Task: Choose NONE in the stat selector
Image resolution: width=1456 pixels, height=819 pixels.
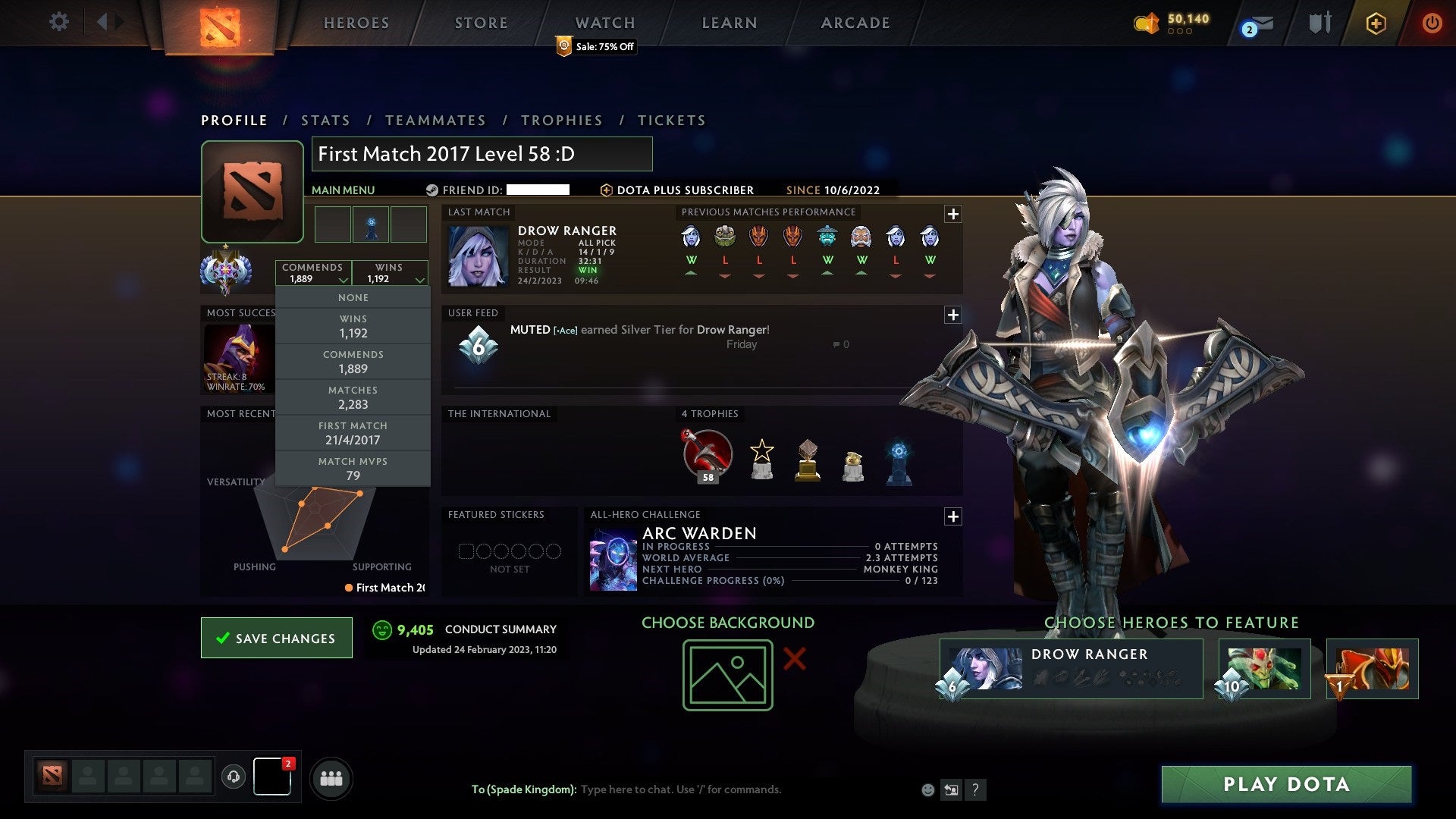Action: tap(353, 297)
